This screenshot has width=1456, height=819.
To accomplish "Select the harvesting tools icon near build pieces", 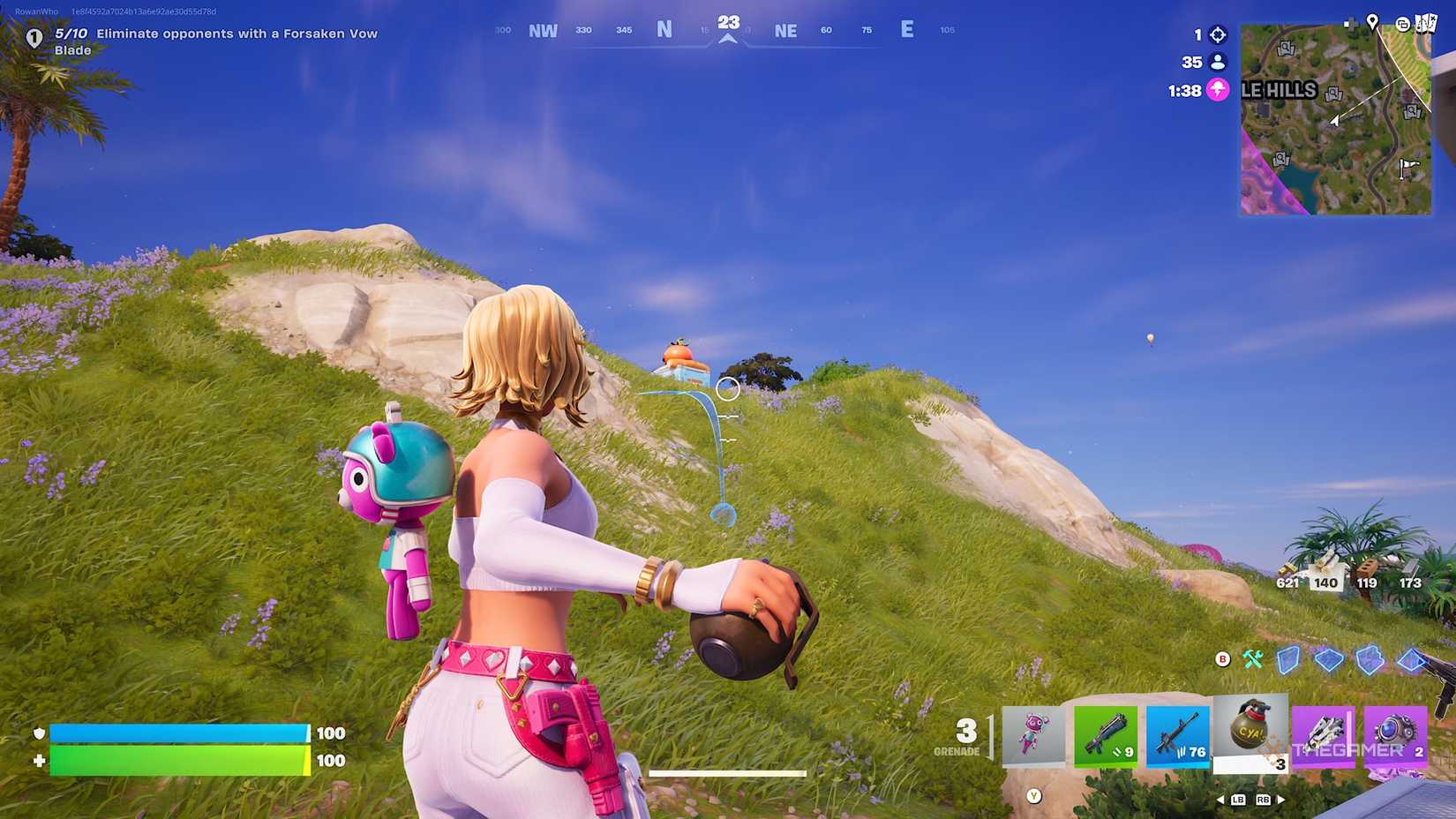I will tap(1253, 658).
